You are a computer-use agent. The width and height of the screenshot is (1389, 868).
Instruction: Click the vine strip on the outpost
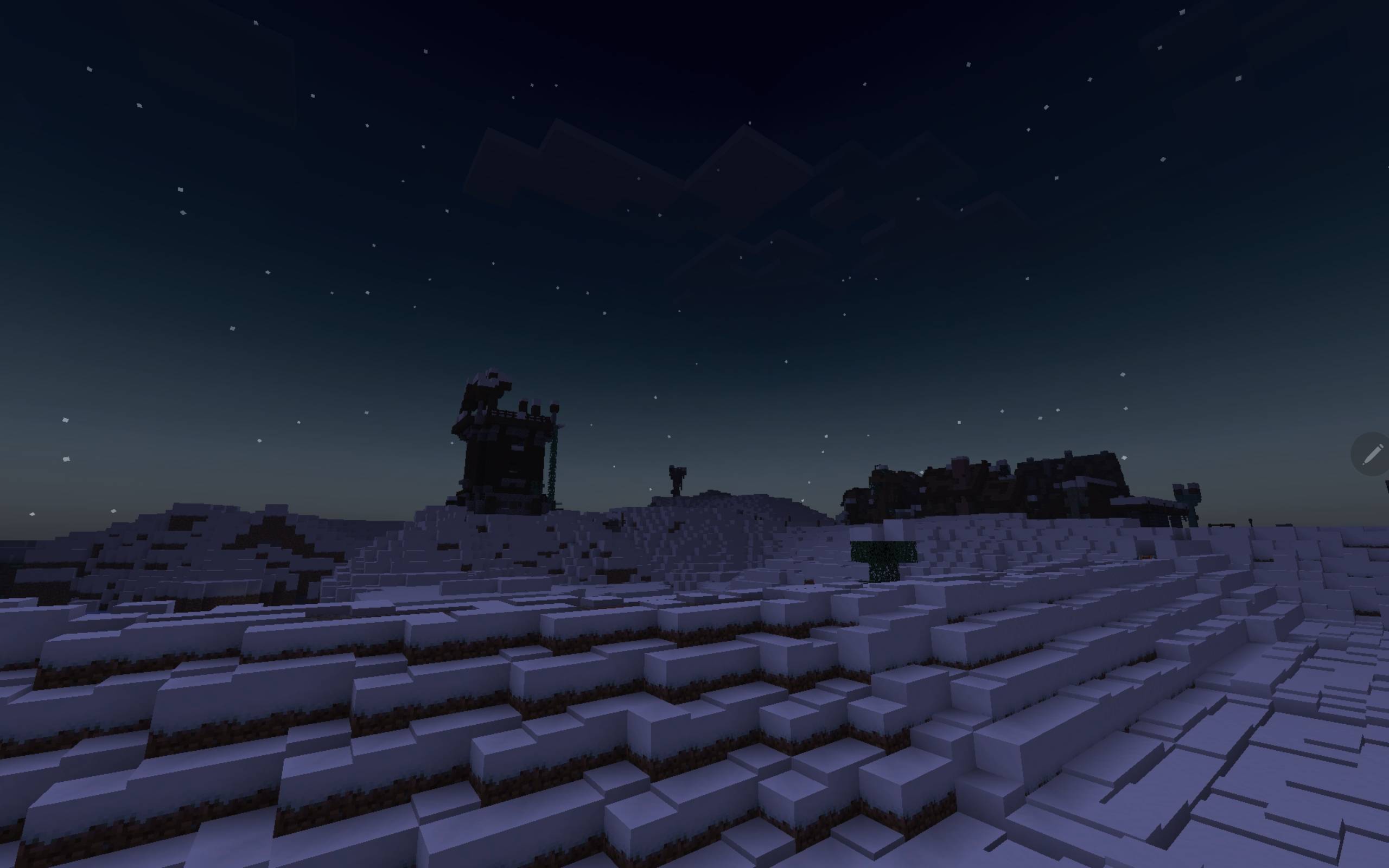(x=553, y=476)
